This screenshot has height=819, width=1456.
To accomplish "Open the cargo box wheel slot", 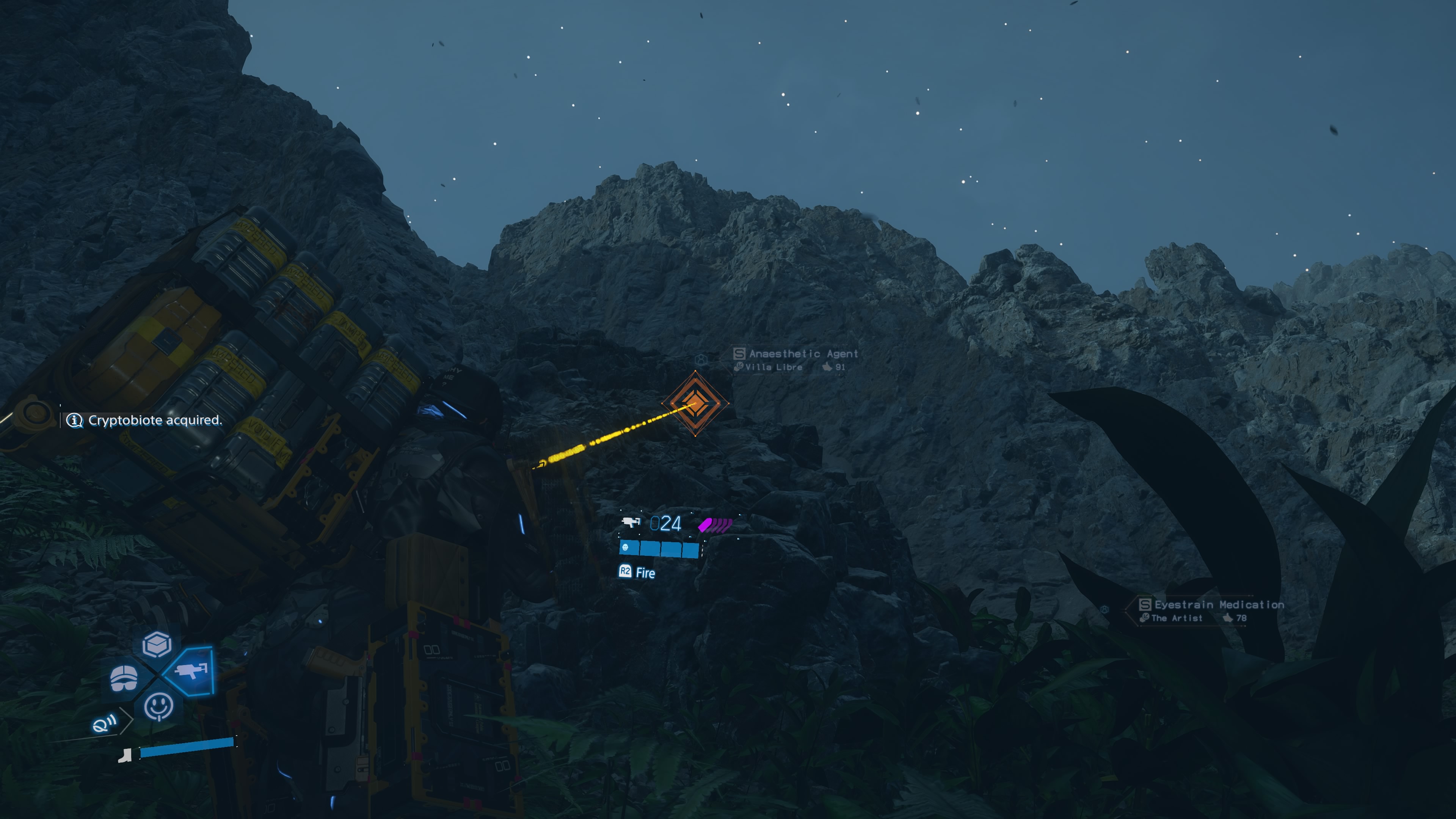I will click(x=157, y=644).
